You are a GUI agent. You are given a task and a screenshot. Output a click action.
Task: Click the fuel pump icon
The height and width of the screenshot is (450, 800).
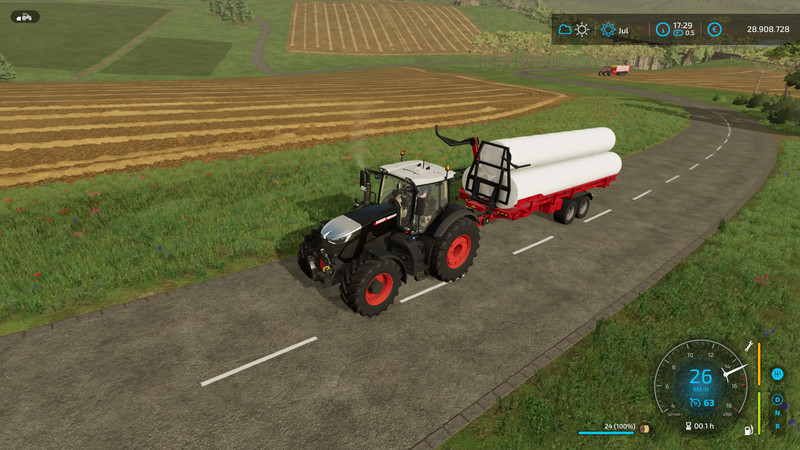(x=746, y=430)
